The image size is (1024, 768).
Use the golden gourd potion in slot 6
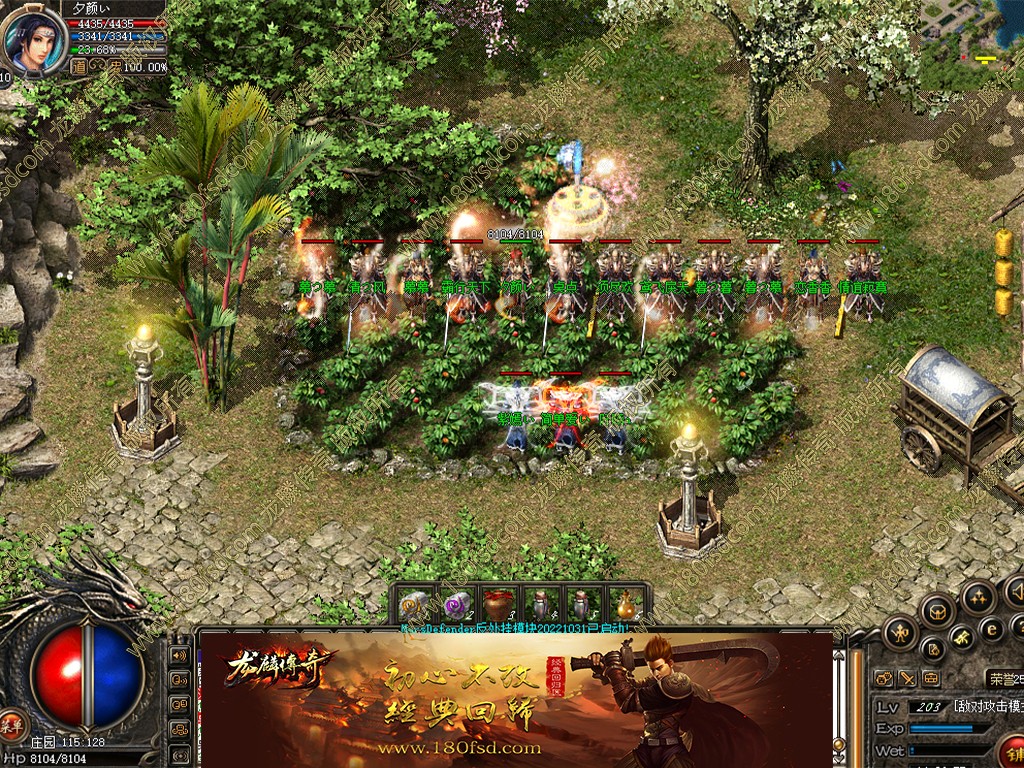(626, 605)
